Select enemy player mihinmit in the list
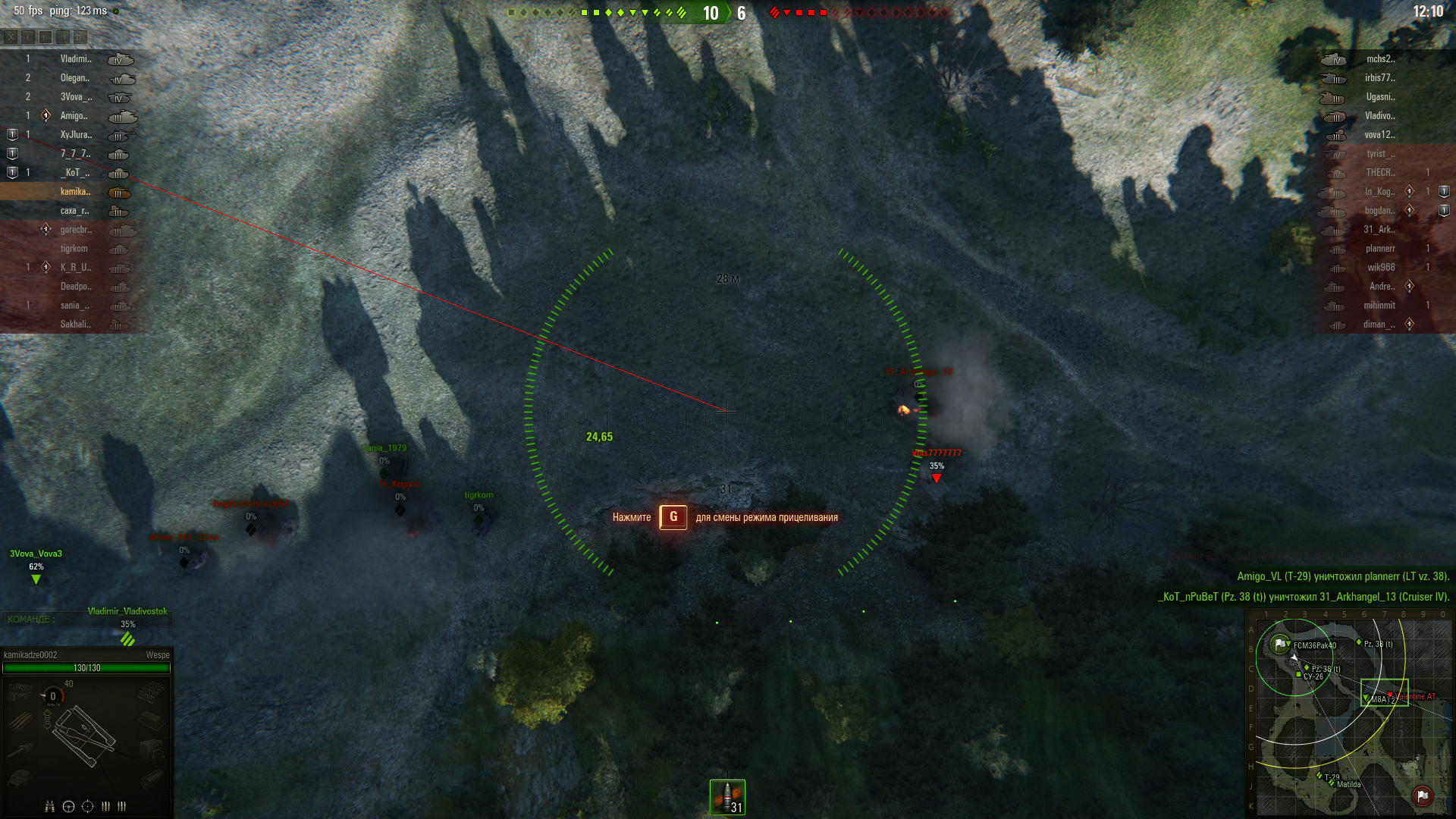 pyautogui.click(x=1379, y=306)
